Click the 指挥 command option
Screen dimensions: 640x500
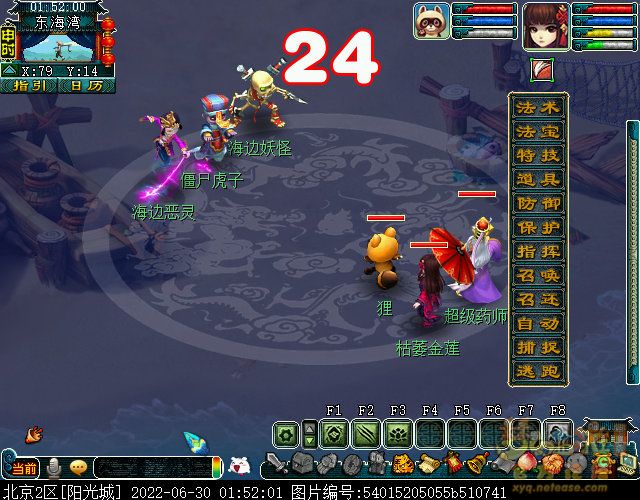538,252
